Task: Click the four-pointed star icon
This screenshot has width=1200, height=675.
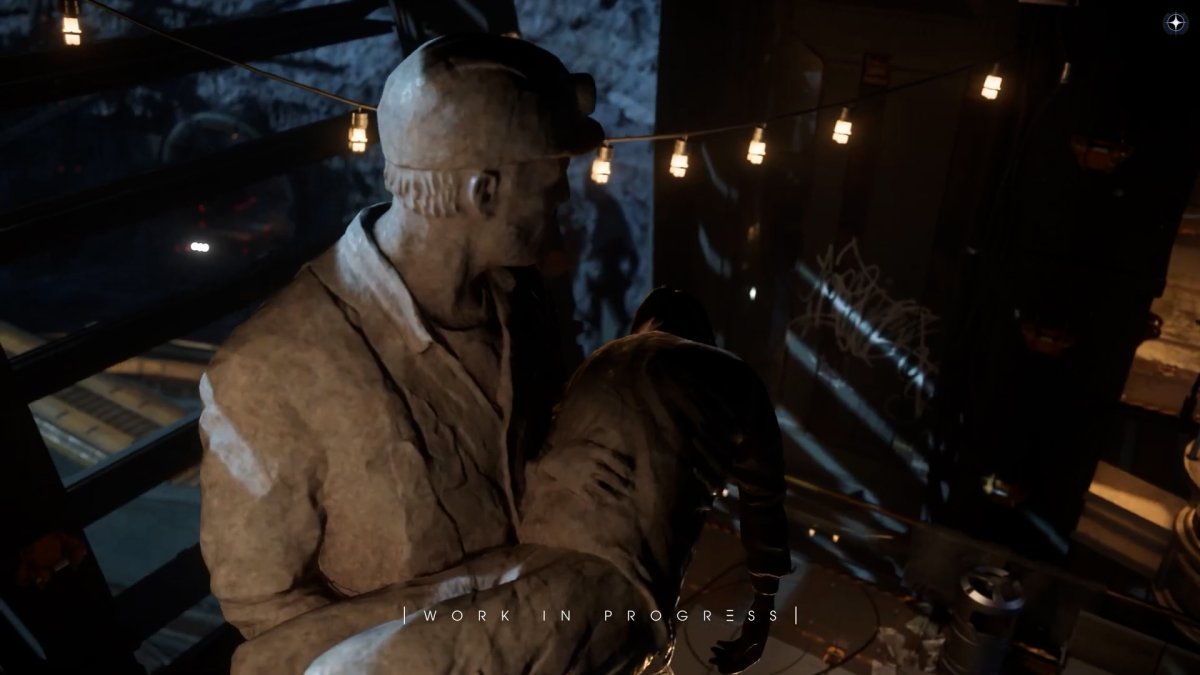Action: tap(1176, 23)
